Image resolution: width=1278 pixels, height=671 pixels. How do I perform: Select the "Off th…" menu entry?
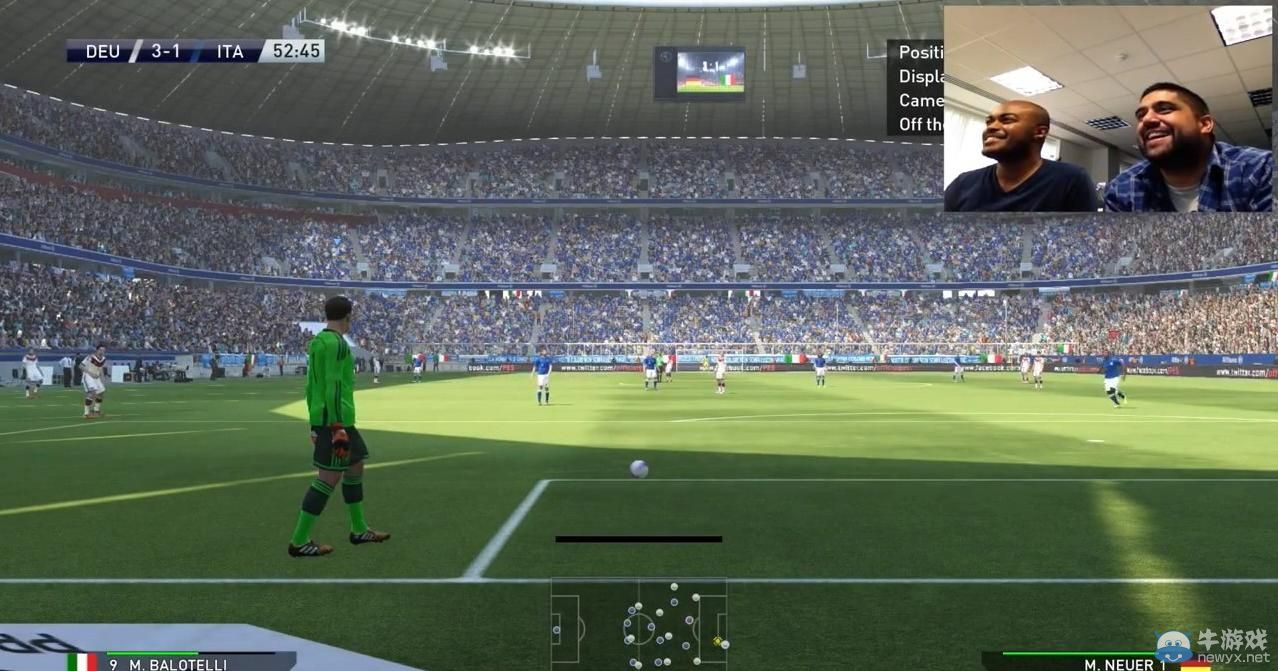pyautogui.click(x=920, y=125)
